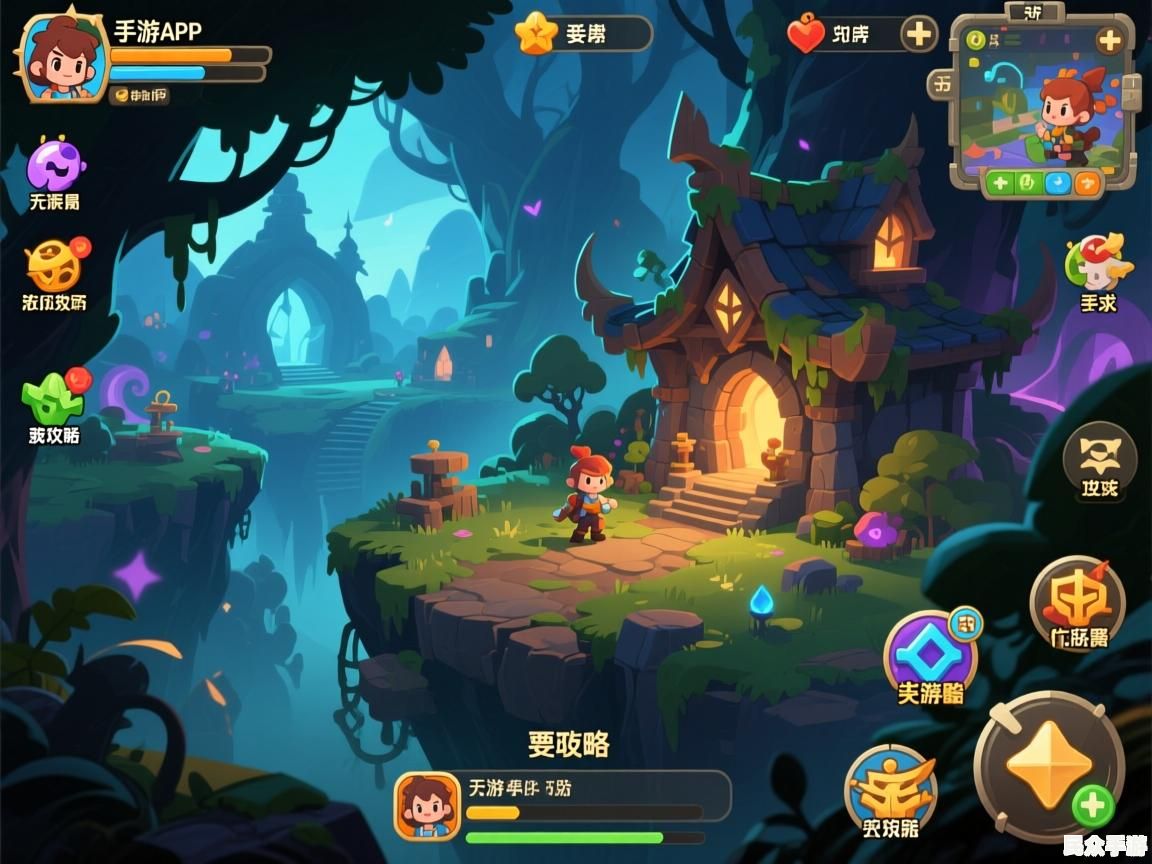Open the player avatar portrait profile
The height and width of the screenshot is (864, 1152).
(62, 58)
